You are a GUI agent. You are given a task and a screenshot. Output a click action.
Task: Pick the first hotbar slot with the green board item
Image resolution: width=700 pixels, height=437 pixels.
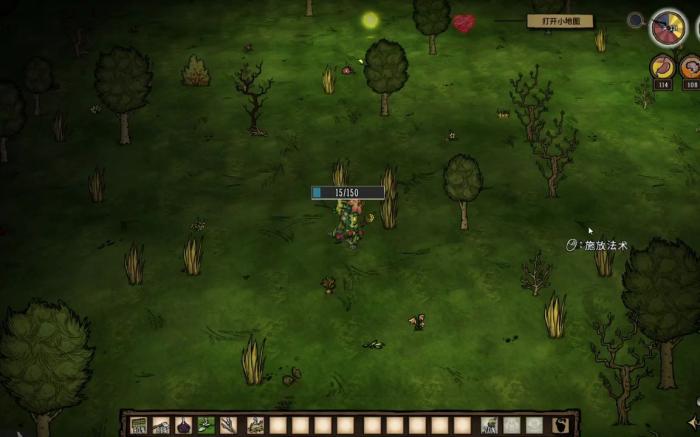click(139, 425)
